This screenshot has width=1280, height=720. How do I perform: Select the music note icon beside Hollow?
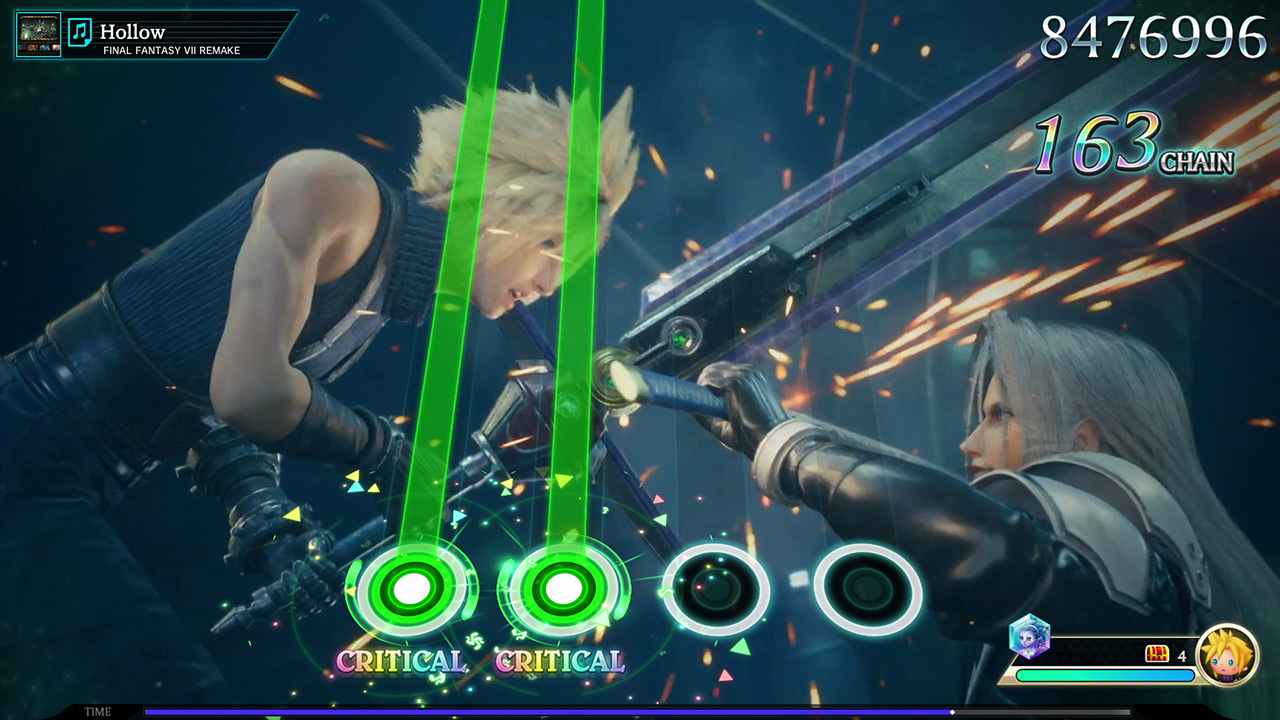coord(78,31)
